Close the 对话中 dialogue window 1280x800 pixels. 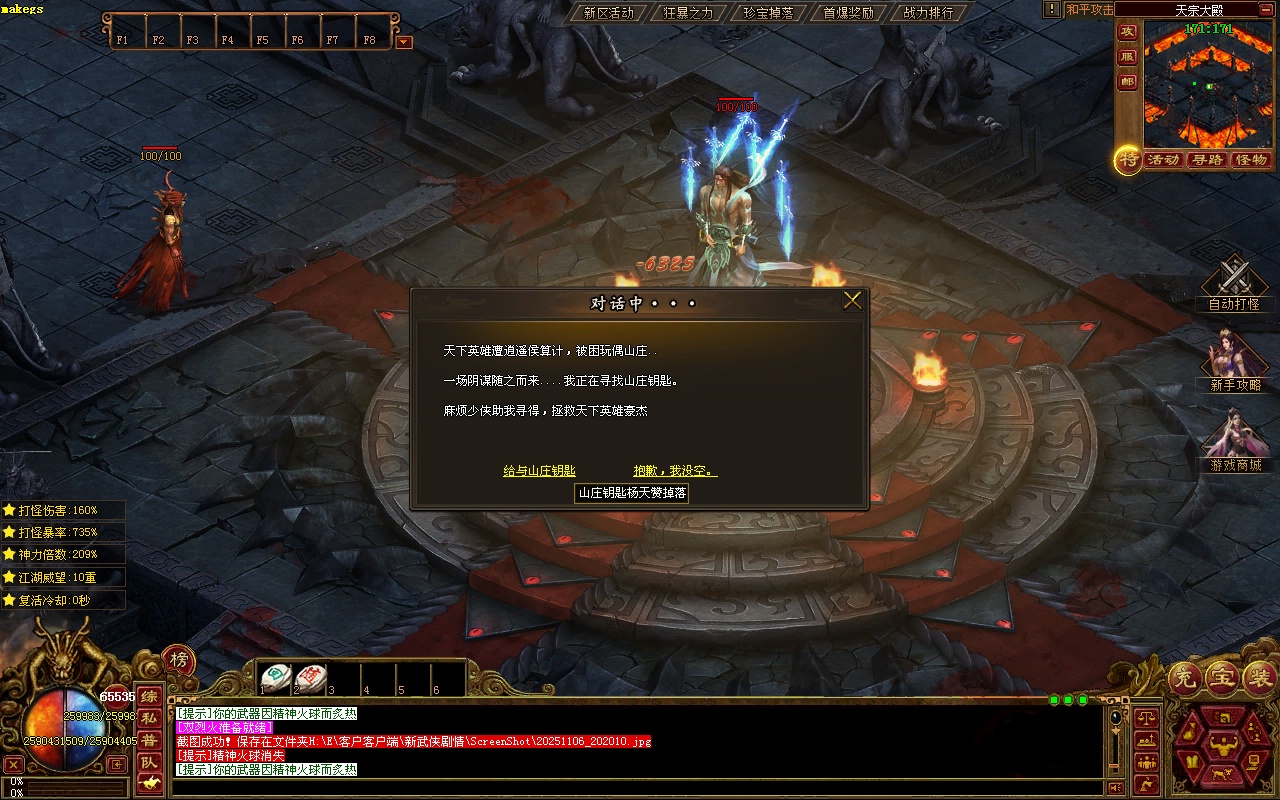pyautogui.click(x=852, y=301)
